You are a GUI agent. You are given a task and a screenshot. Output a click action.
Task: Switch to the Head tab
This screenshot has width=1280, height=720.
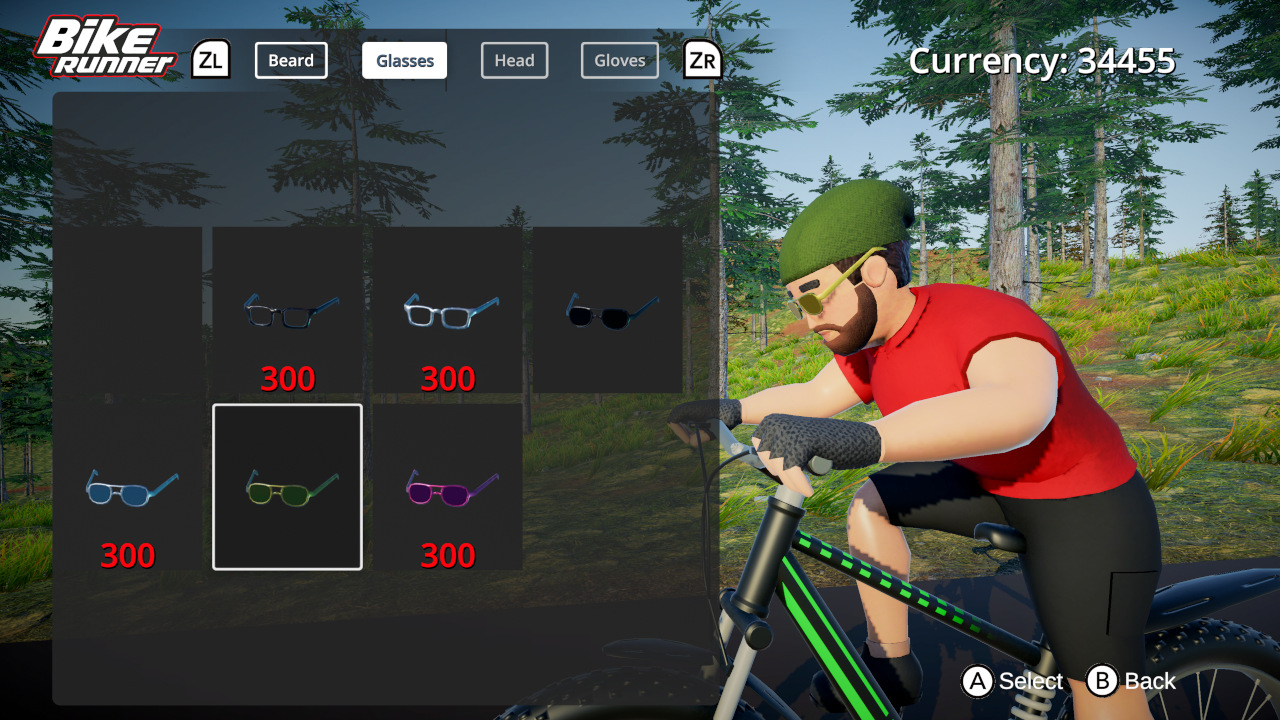514,60
